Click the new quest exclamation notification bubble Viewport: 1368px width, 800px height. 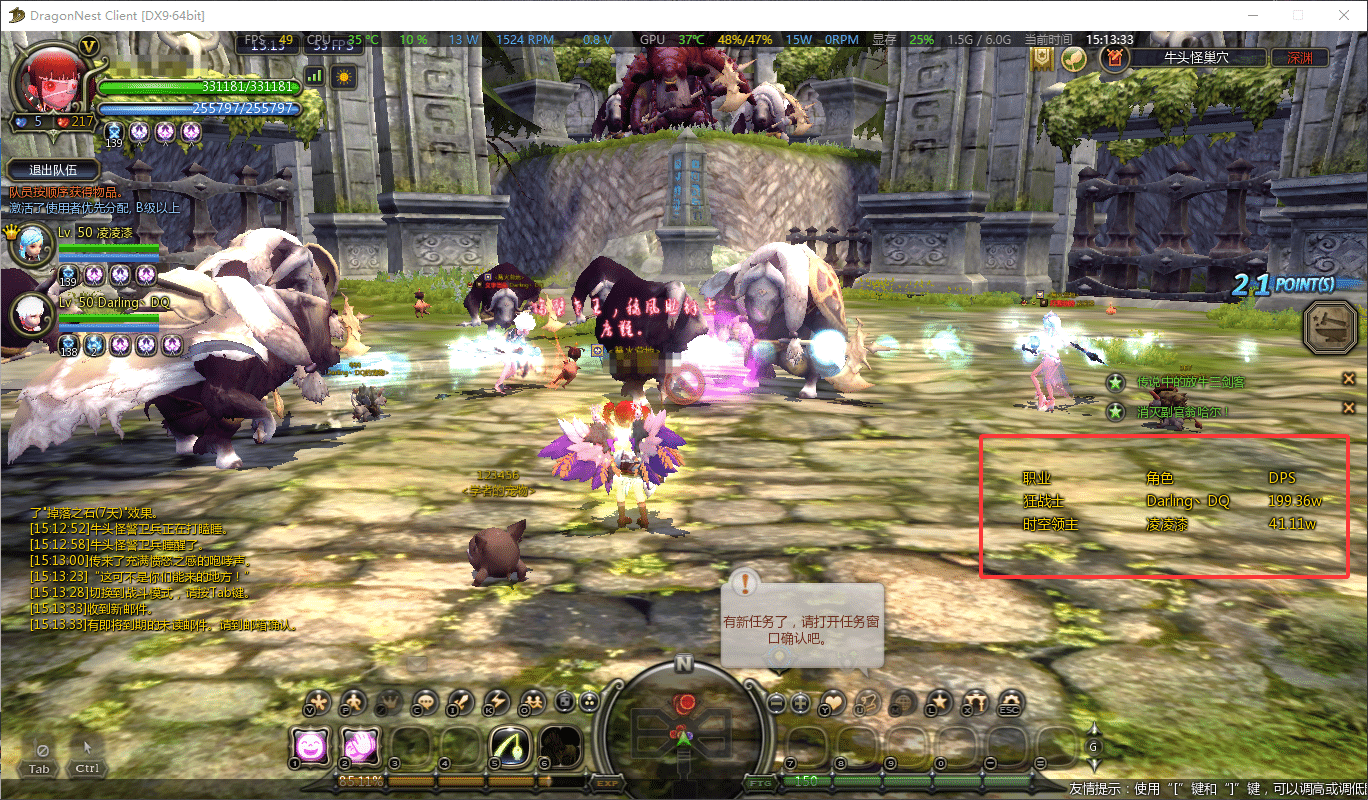746,584
